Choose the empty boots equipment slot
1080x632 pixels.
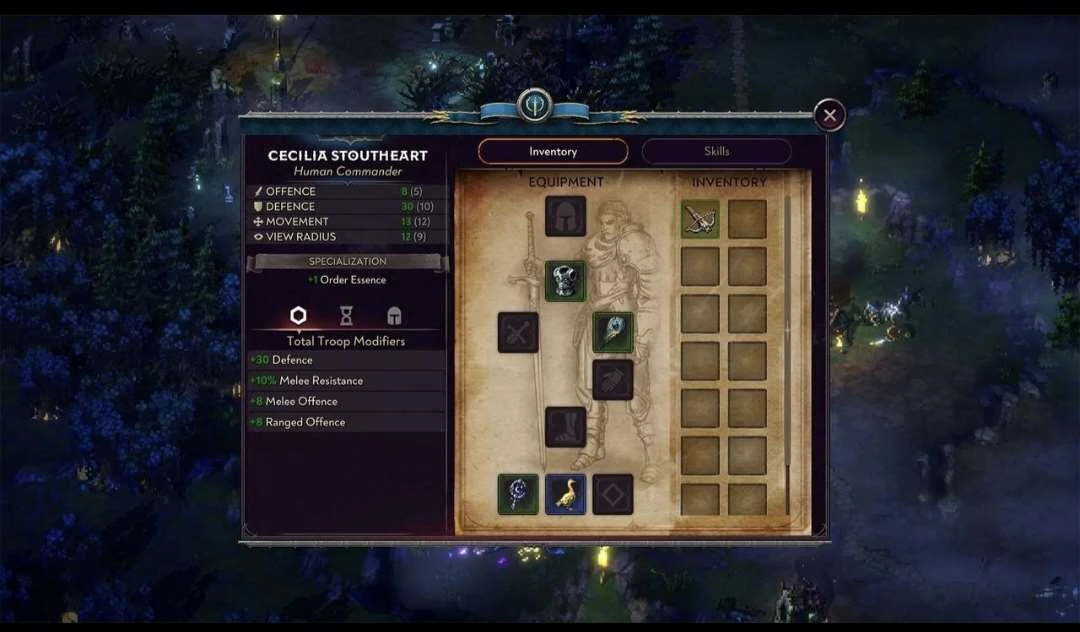pyautogui.click(x=565, y=427)
